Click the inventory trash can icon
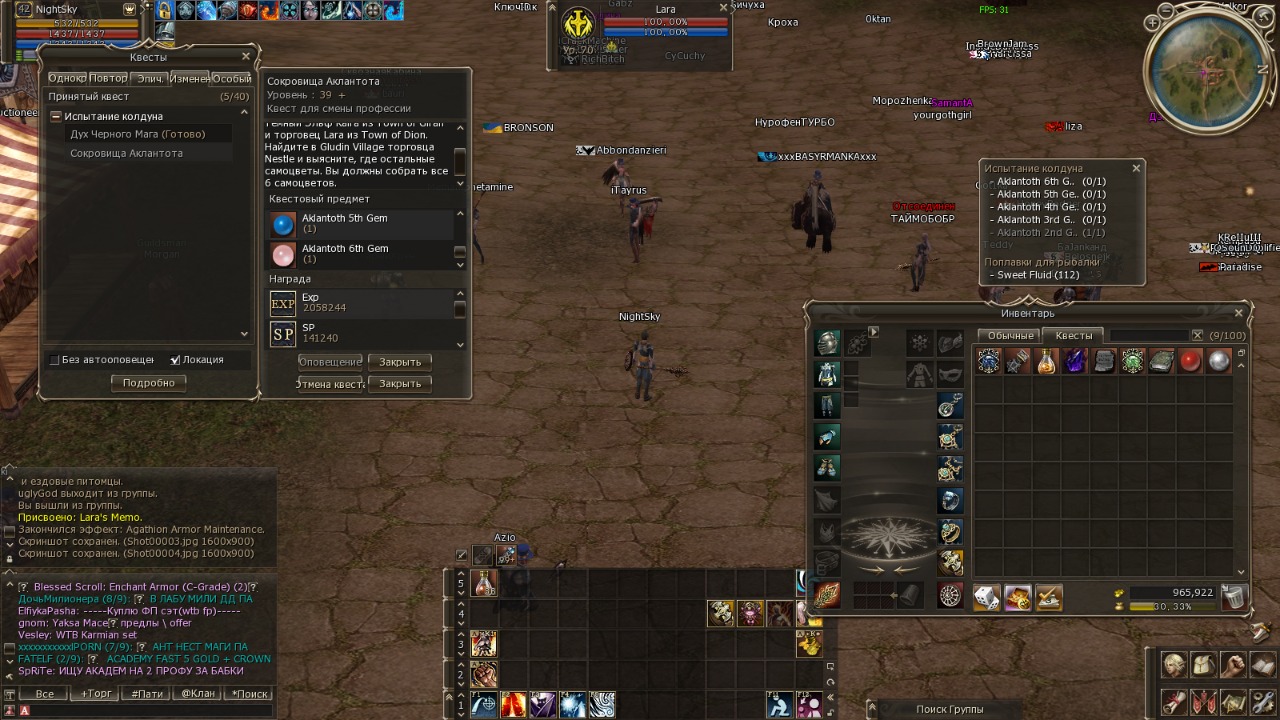The height and width of the screenshot is (720, 1280). (1234, 597)
